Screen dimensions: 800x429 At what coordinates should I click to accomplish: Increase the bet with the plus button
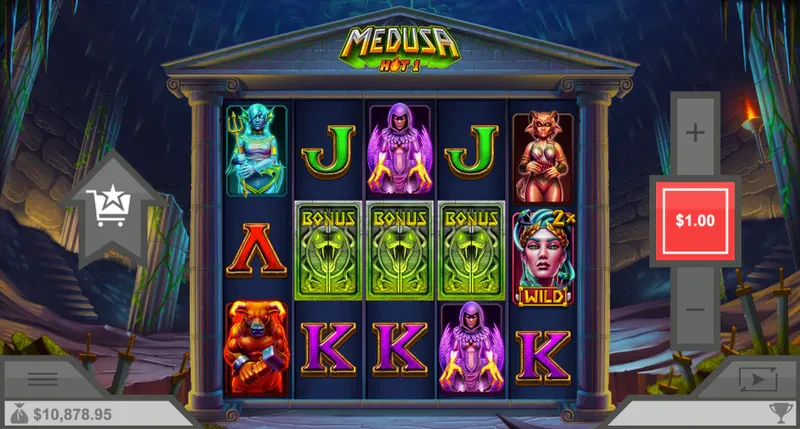695,132
